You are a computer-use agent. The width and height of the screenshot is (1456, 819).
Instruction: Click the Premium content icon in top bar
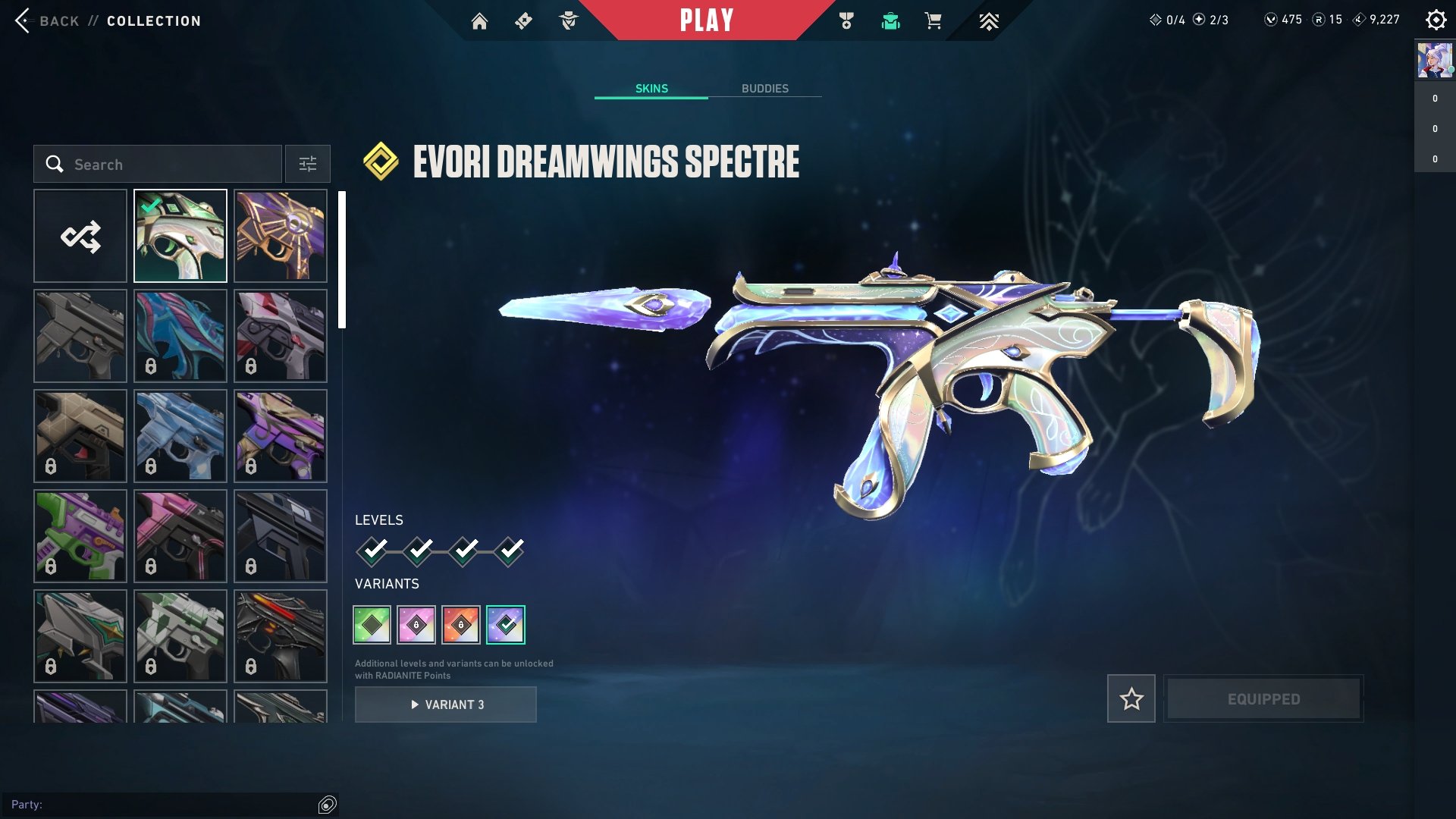tap(990, 21)
